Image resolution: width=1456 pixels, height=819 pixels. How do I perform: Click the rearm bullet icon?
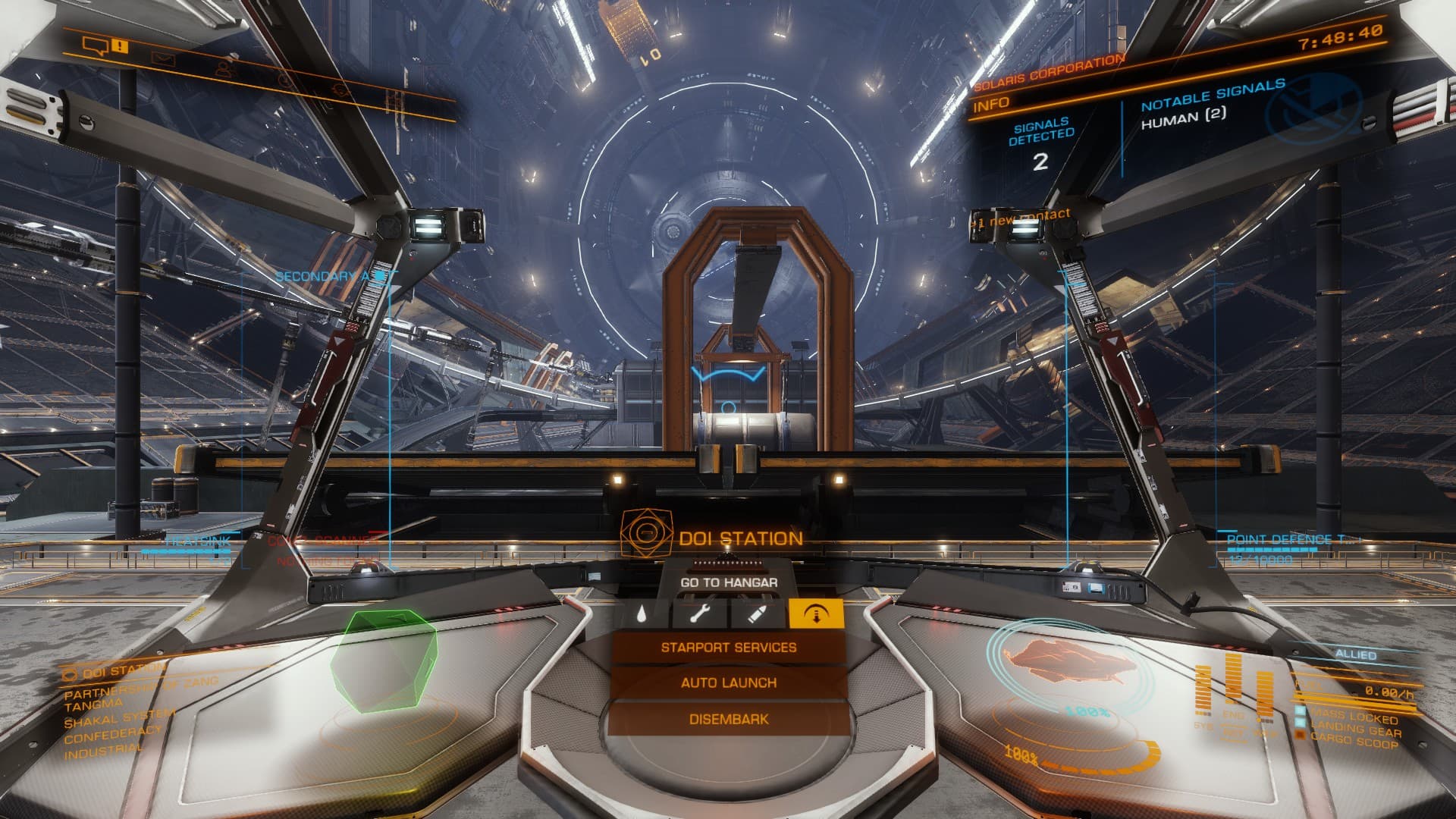coord(756,613)
